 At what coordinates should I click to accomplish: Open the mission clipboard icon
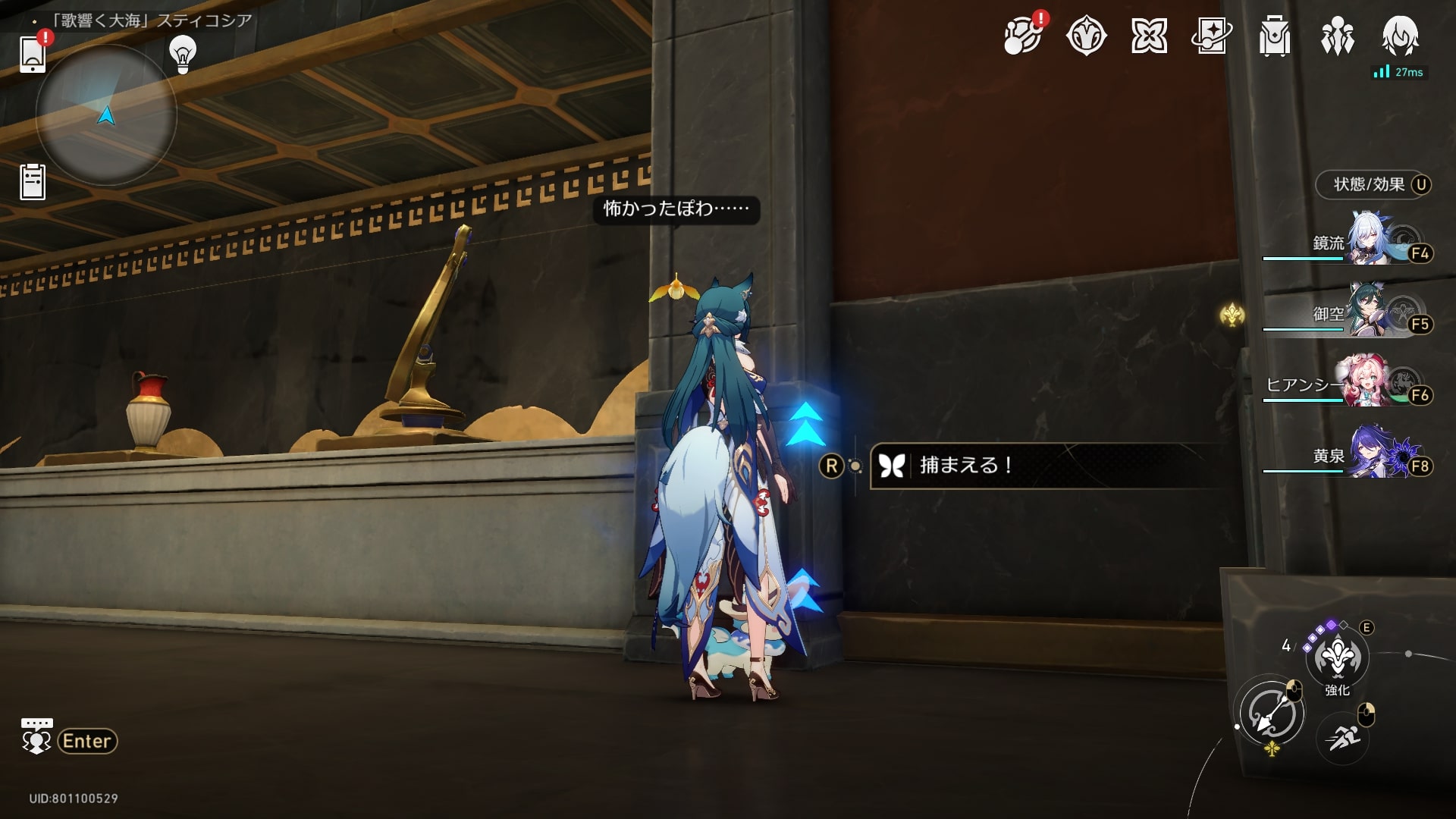(33, 182)
